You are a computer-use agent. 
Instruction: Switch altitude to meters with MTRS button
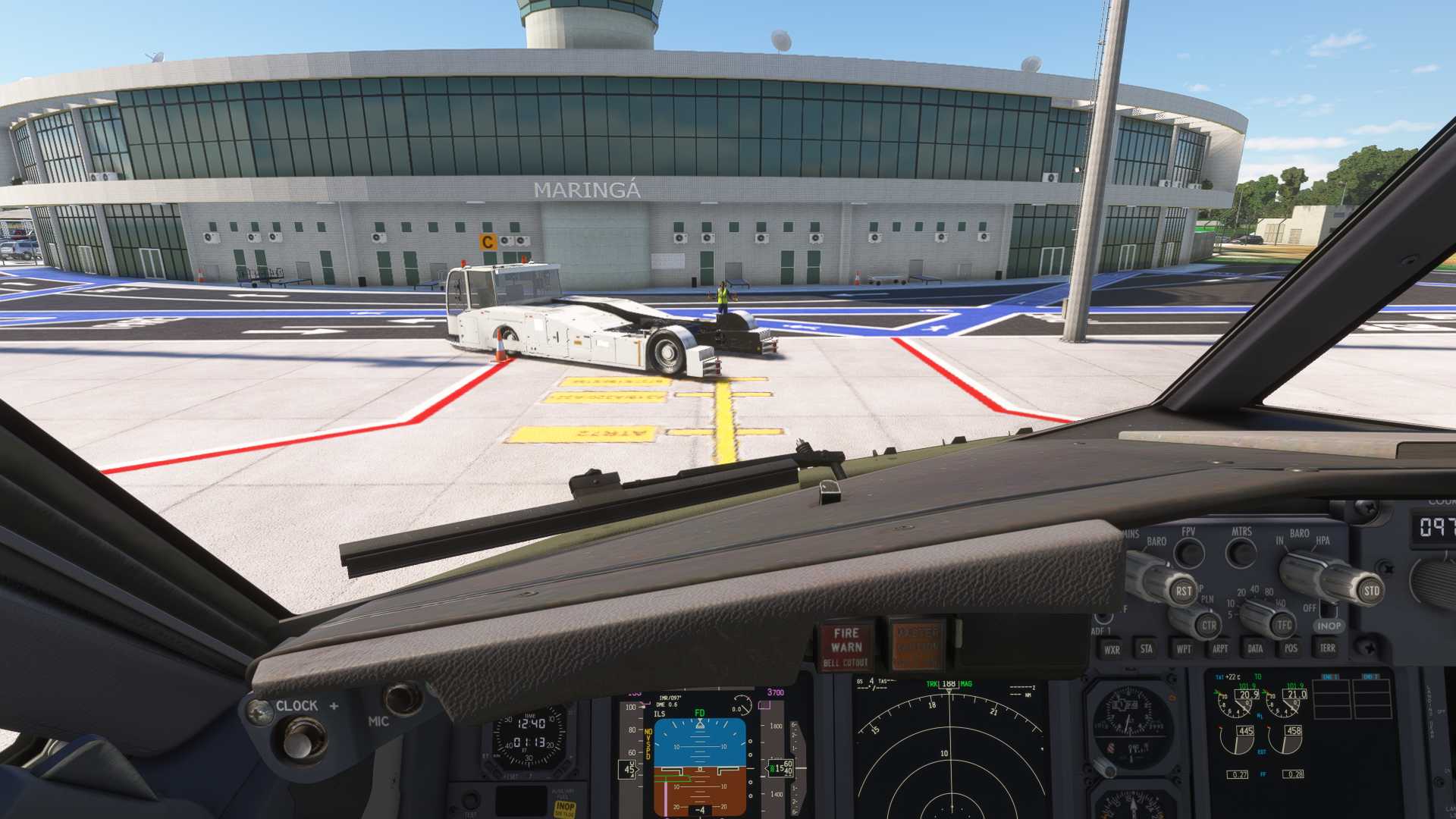1241,553
